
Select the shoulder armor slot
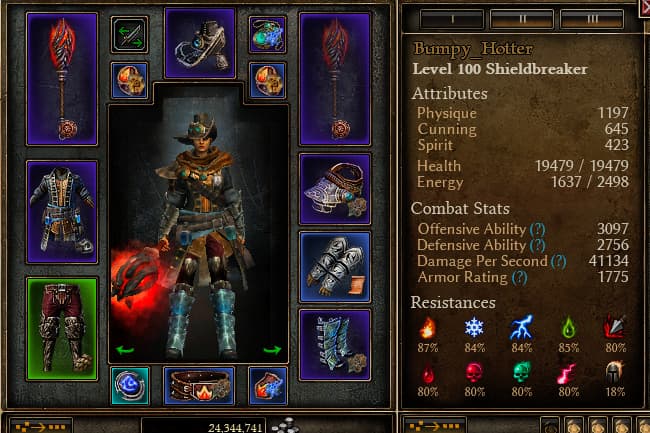point(334,189)
